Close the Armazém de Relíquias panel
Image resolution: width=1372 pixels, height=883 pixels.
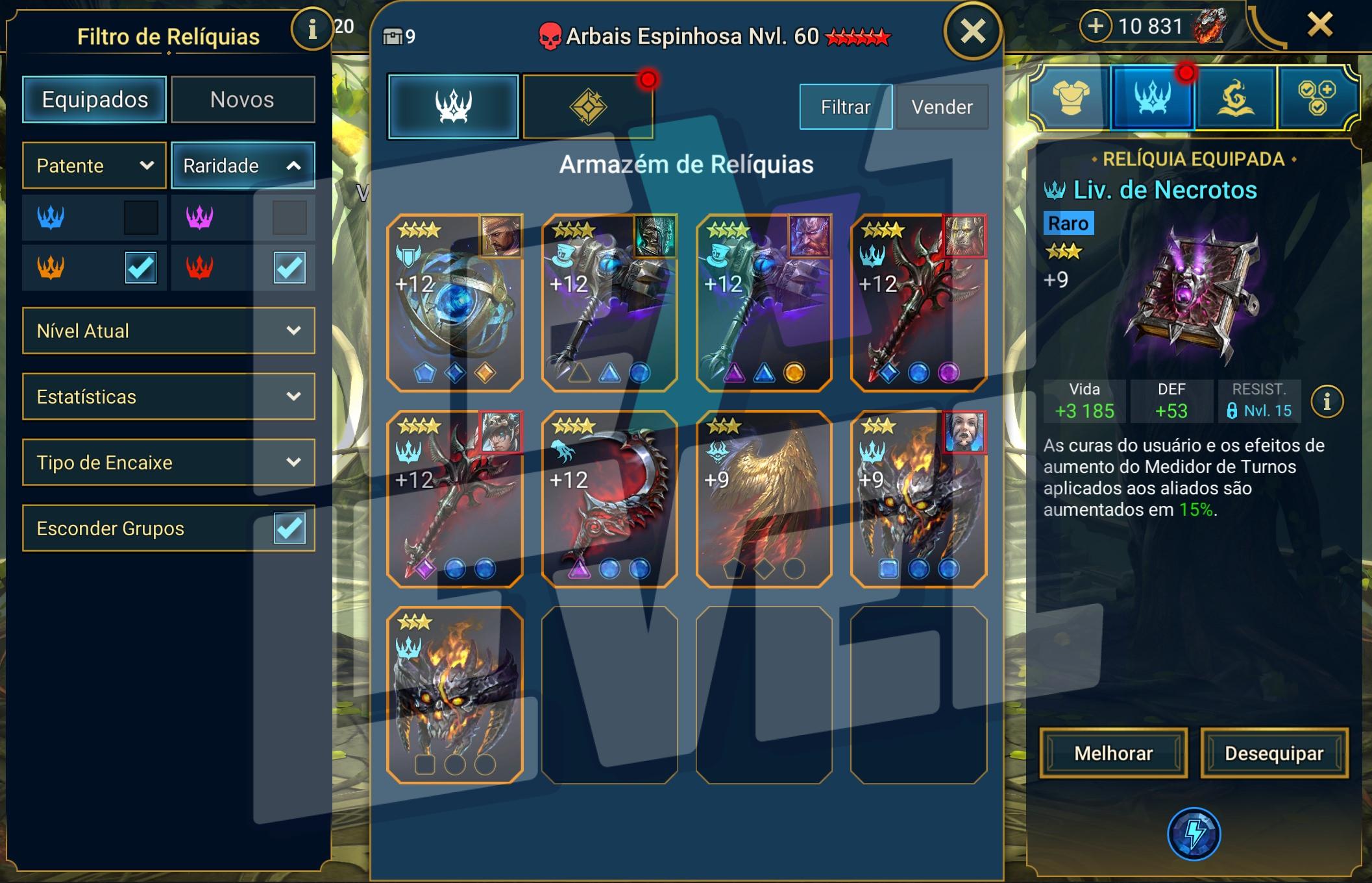pos(973,31)
